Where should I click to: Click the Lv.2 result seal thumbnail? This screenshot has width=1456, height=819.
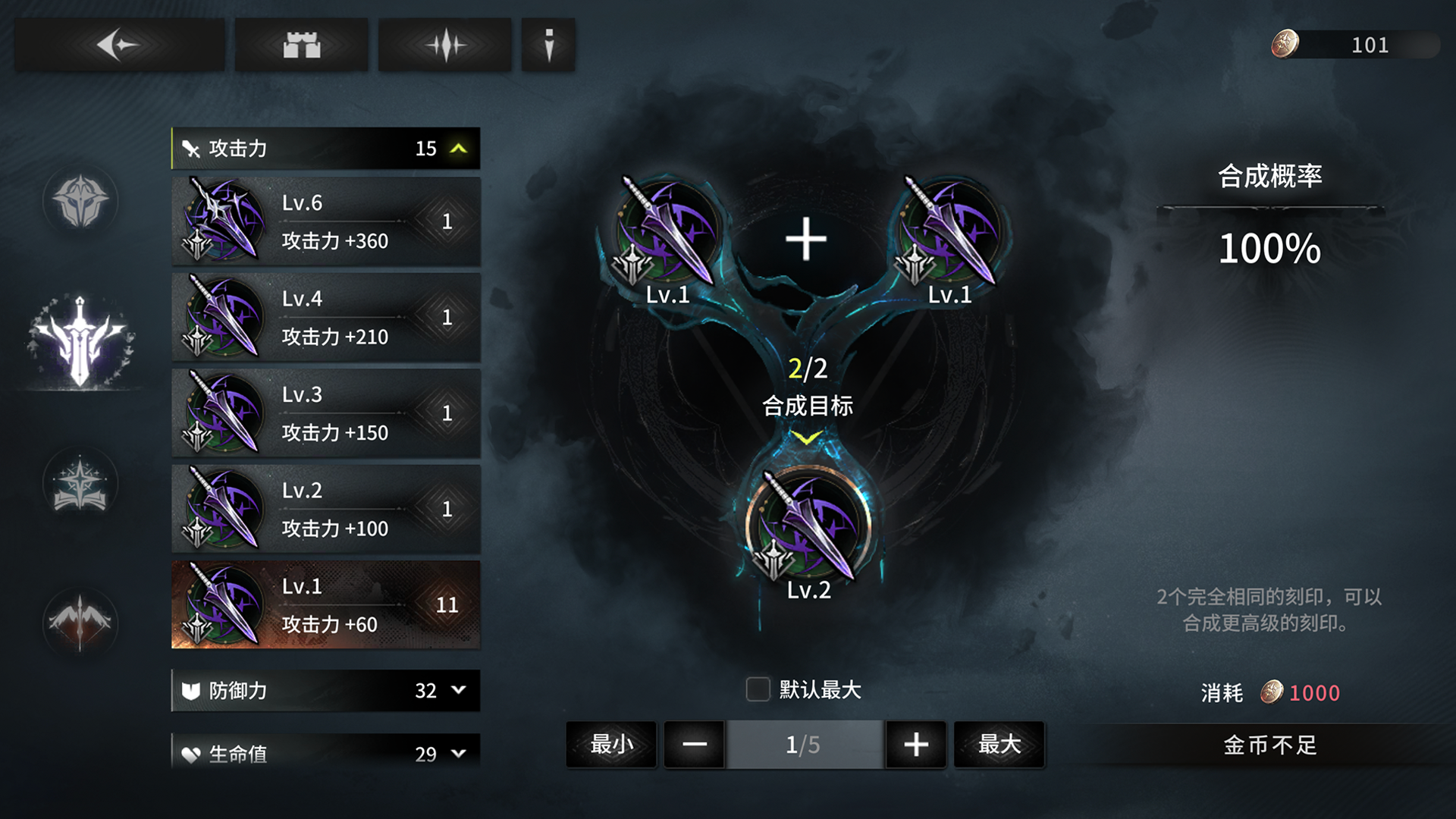[808, 523]
